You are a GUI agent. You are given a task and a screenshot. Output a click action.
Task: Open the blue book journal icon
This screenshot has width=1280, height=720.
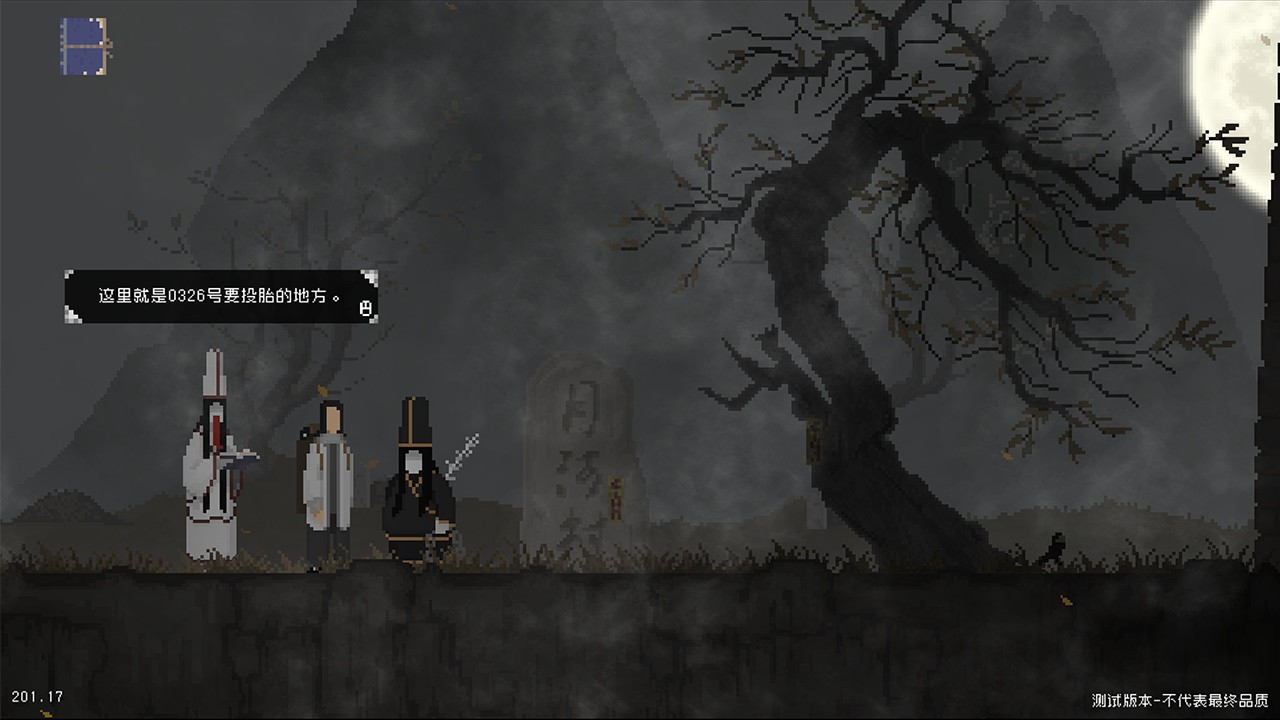(84, 46)
